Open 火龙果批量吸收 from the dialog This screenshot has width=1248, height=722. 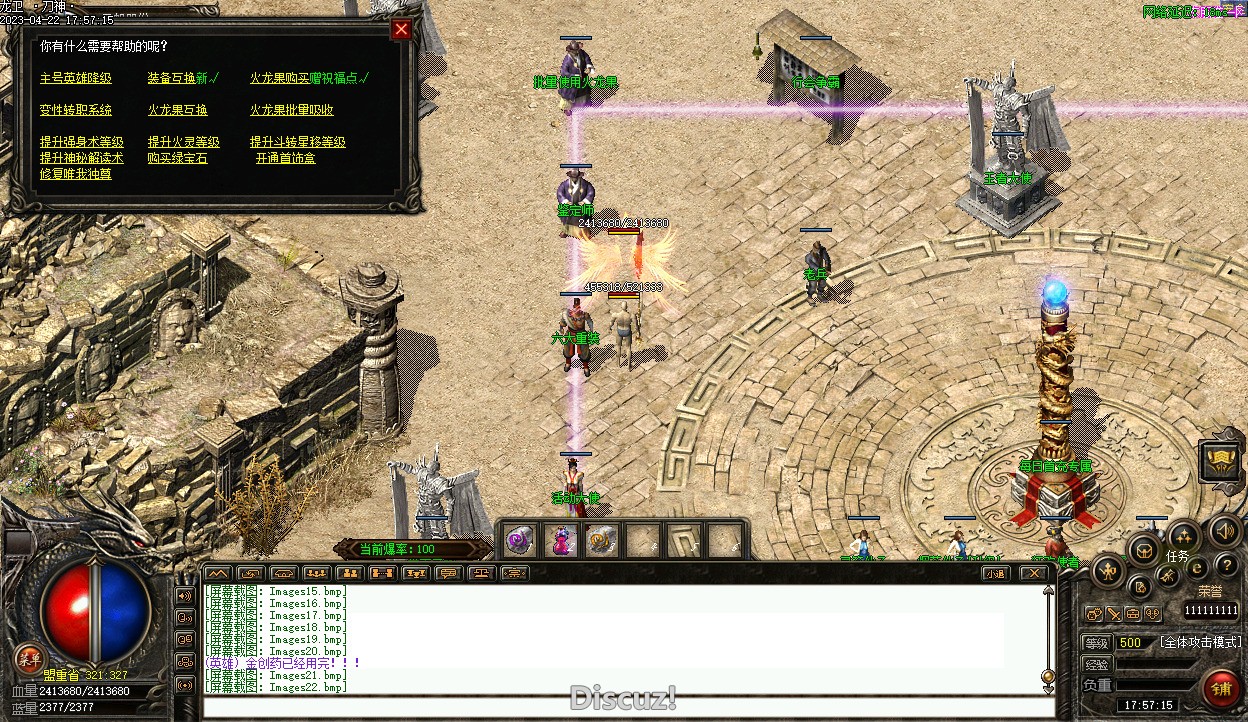(x=292, y=110)
